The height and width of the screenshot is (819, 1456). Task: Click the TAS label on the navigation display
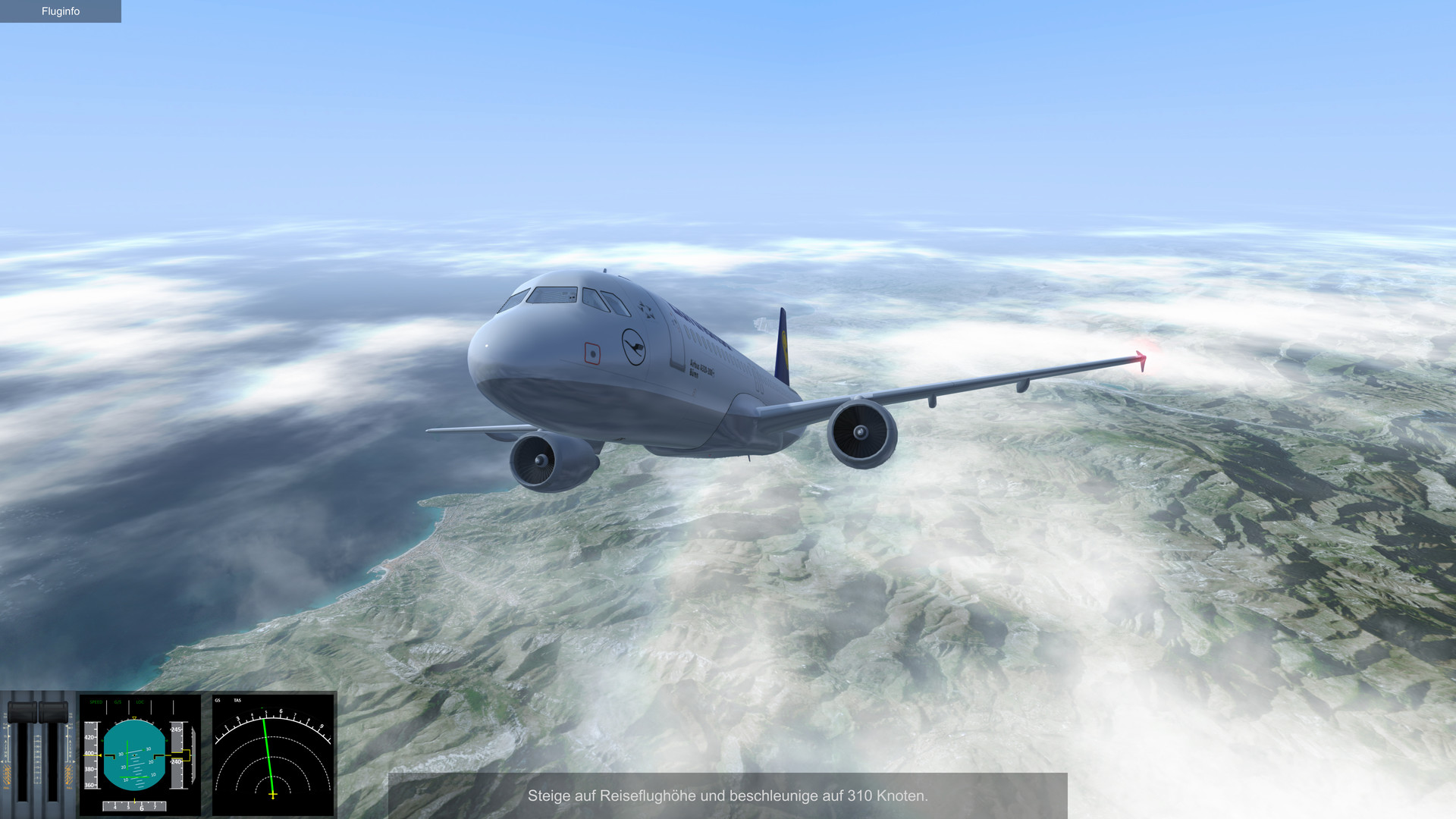click(237, 701)
